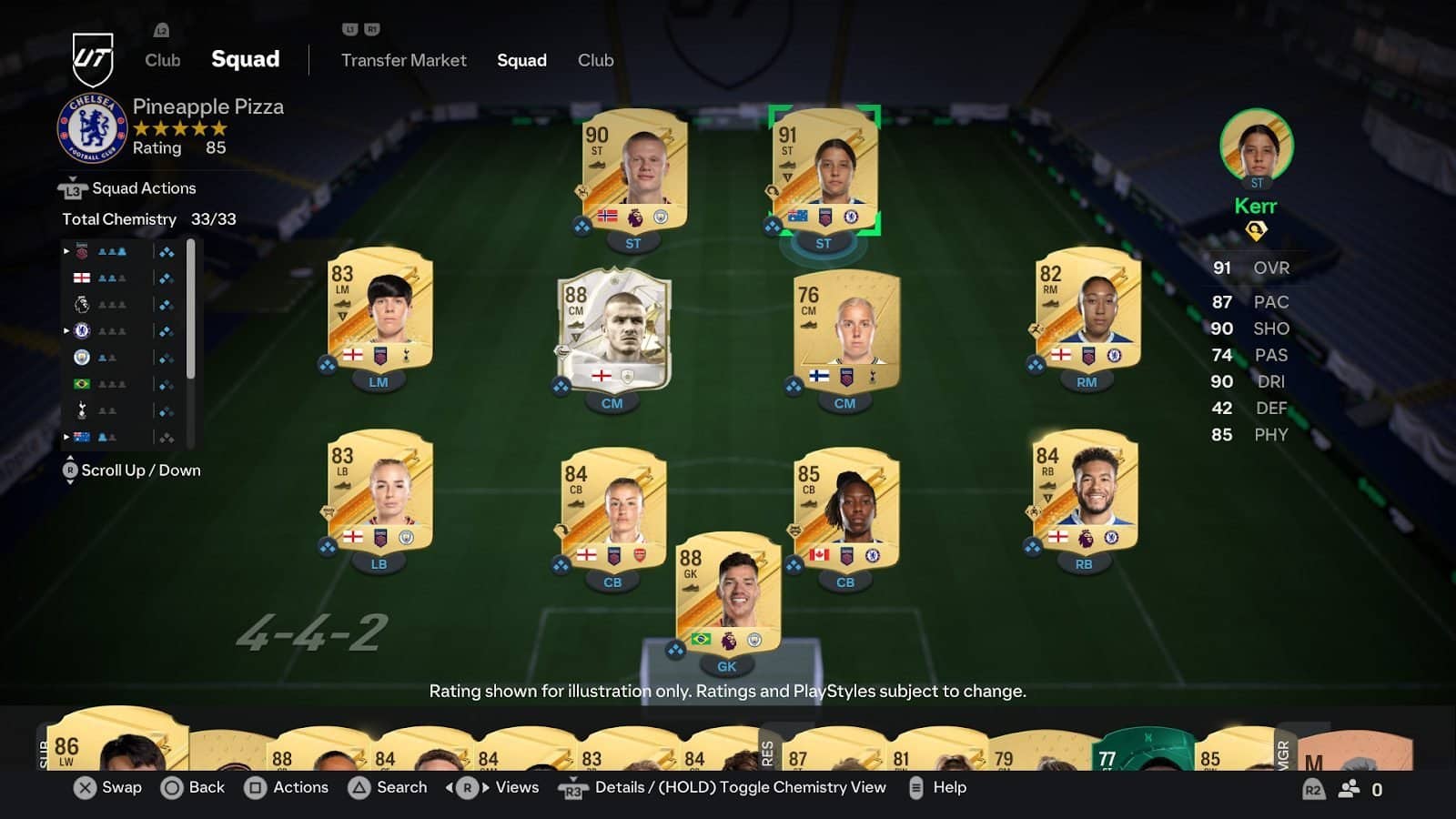Switch to the Transfer Market tab
The height and width of the screenshot is (819, 1456).
pos(403,60)
